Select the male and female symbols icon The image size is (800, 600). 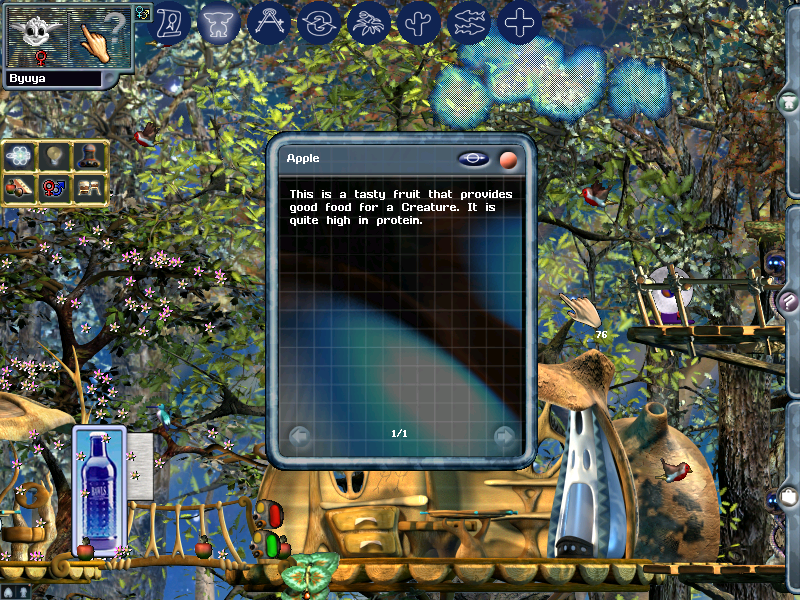tap(55, 187)
